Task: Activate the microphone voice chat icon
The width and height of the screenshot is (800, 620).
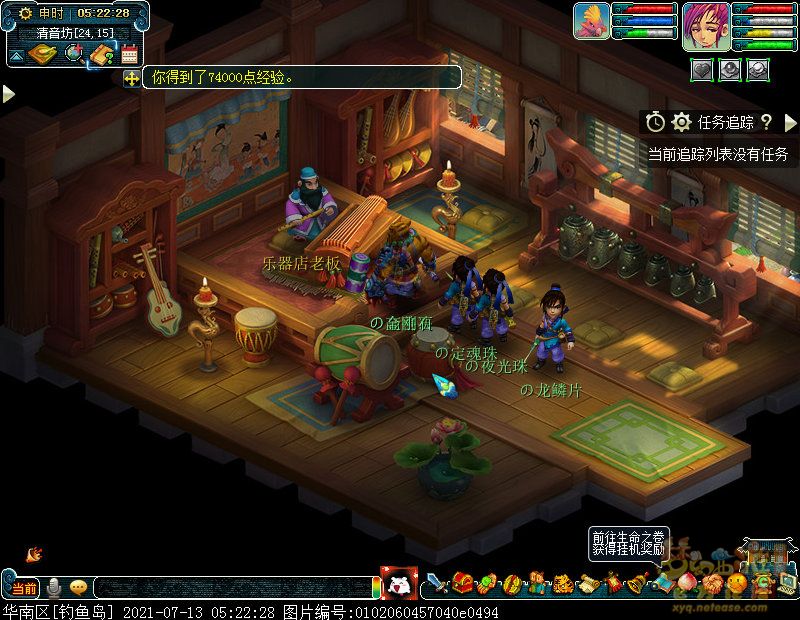Action: (54, 588)
